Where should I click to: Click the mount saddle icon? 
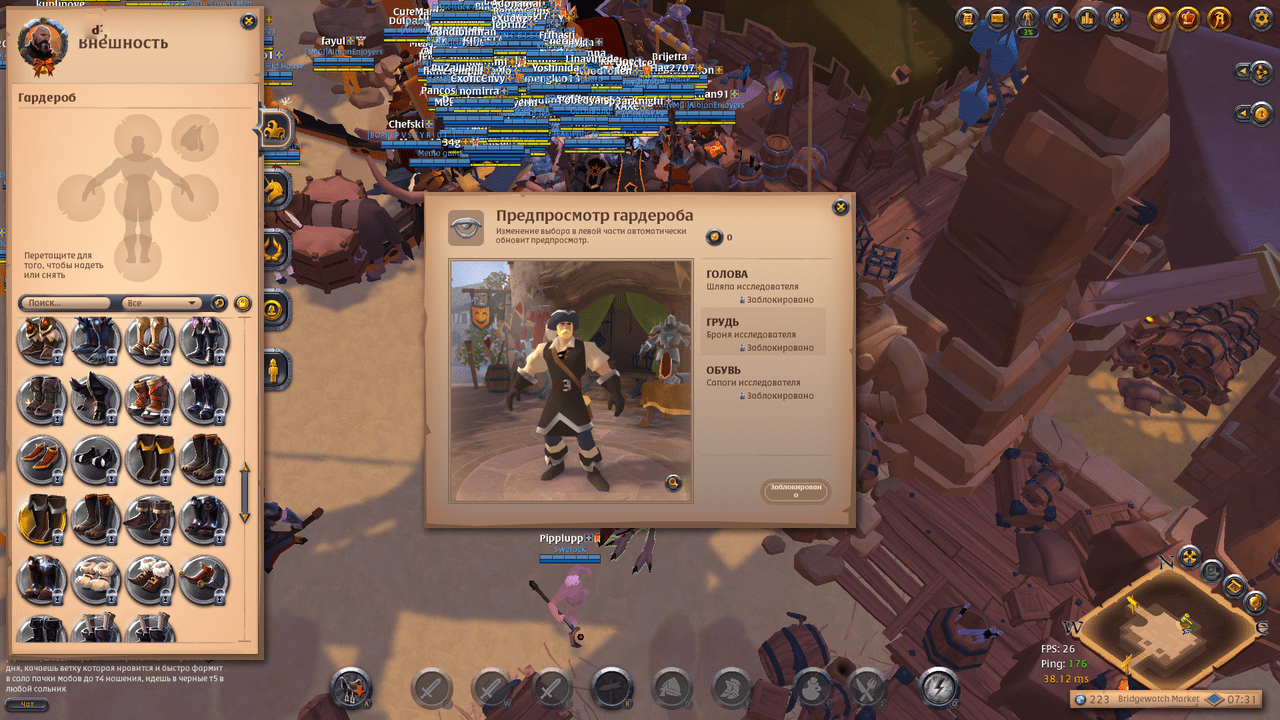click(350, 687)
